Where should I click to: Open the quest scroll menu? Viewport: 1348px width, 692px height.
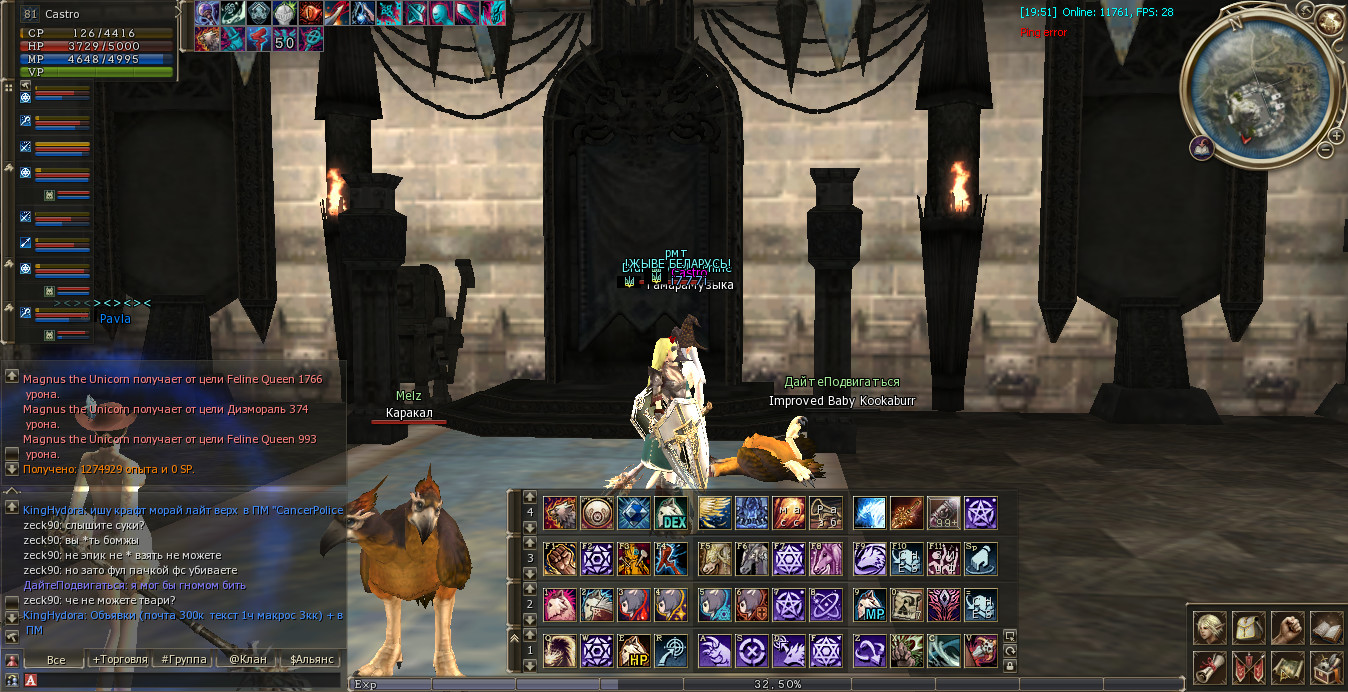click(1210, 666)
